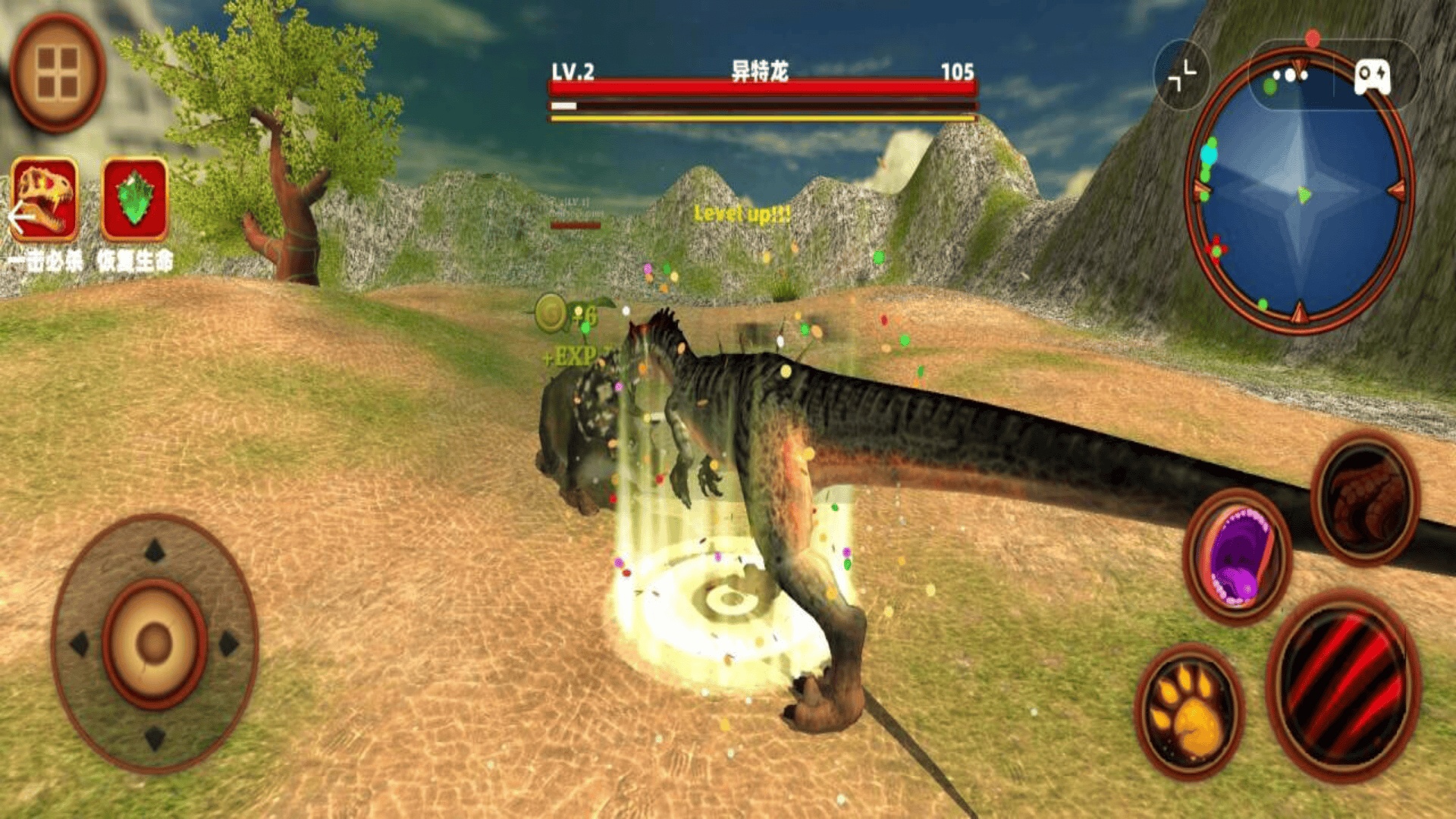Tap the virtual joystick center knob
1456x819 pixels.
pos(154,643)
